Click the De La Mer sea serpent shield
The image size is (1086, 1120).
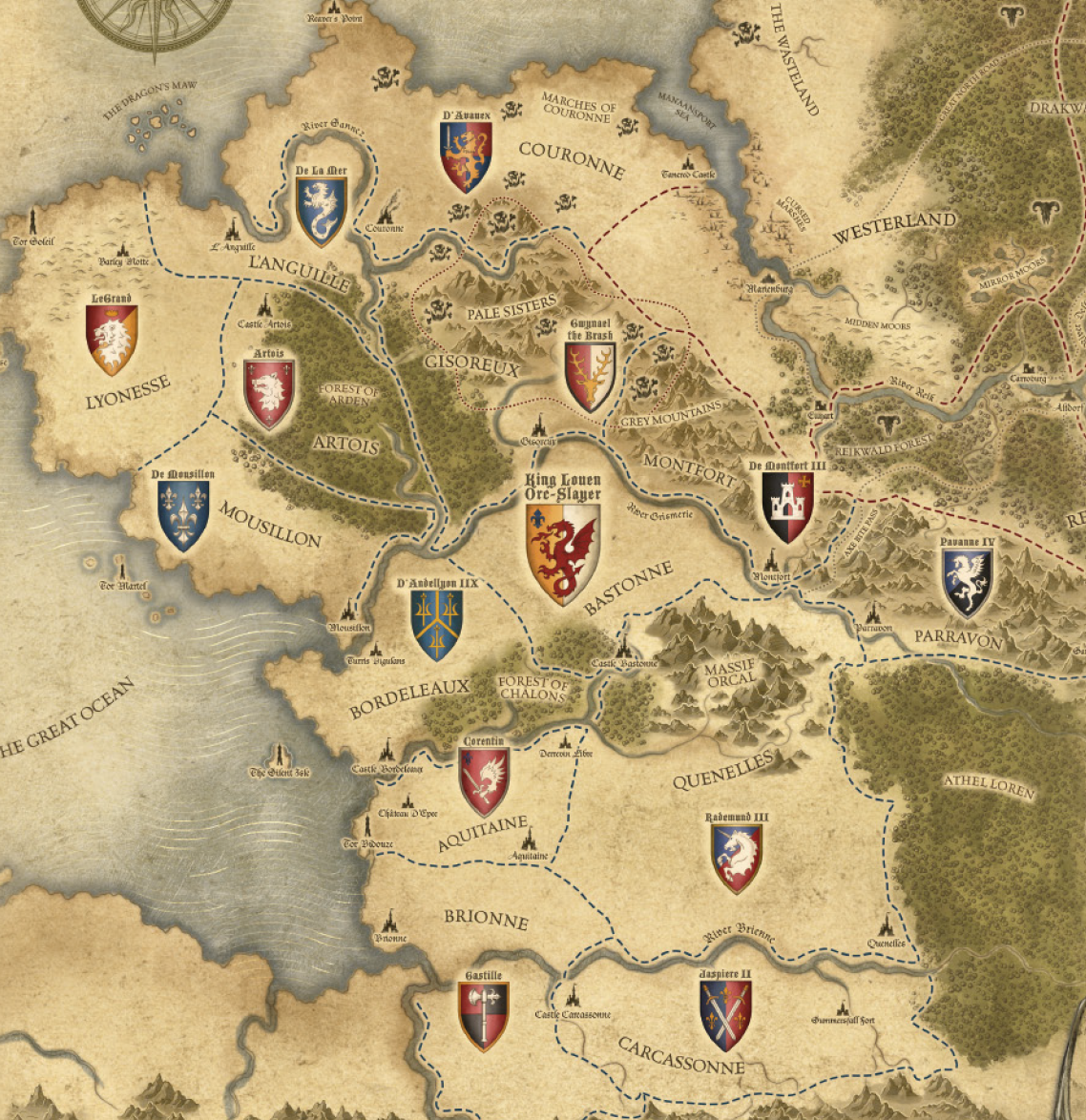[321, 211]
